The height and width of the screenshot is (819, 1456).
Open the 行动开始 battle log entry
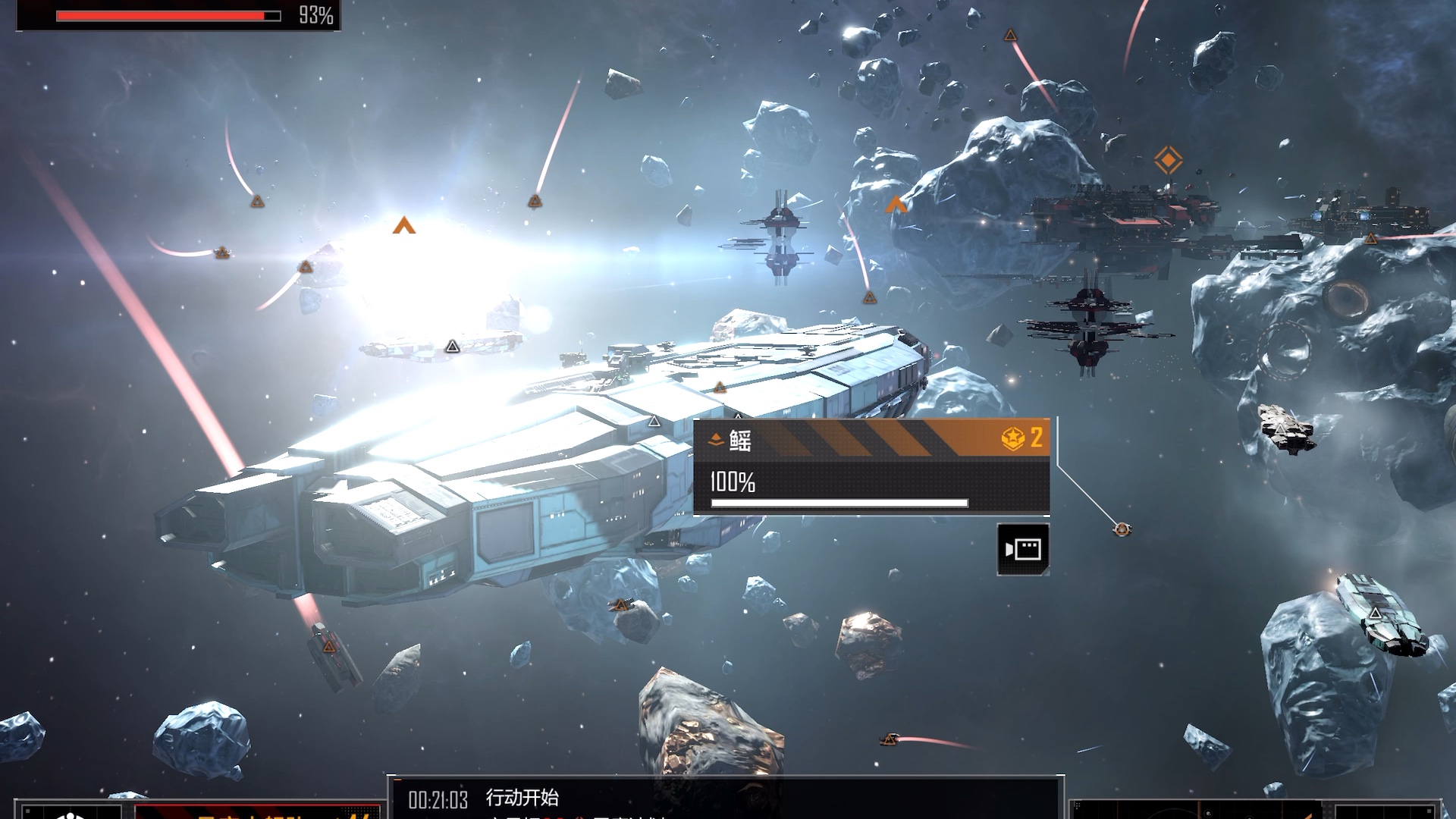[522, 798]
